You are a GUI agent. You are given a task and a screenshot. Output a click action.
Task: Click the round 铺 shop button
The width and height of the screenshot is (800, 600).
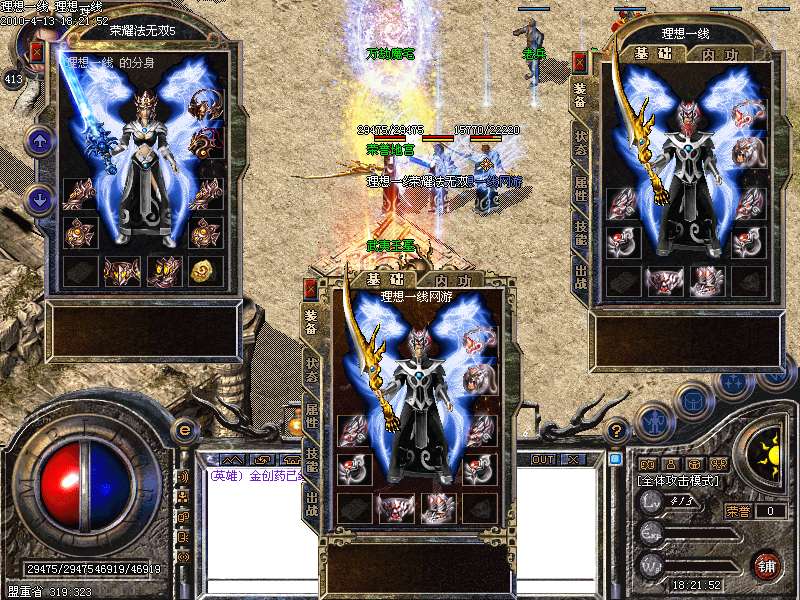point(766,565)
